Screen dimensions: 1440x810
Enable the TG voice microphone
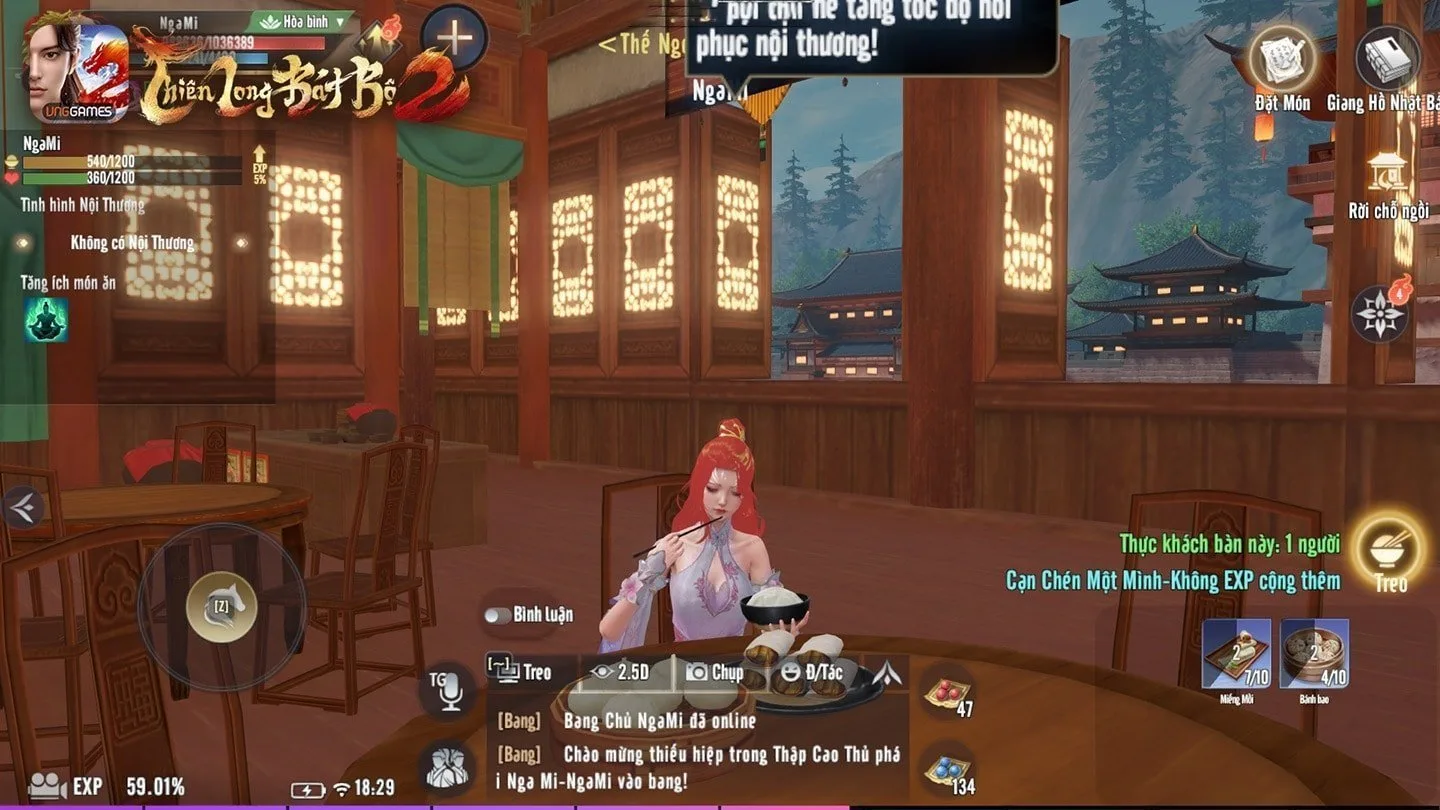447,690
